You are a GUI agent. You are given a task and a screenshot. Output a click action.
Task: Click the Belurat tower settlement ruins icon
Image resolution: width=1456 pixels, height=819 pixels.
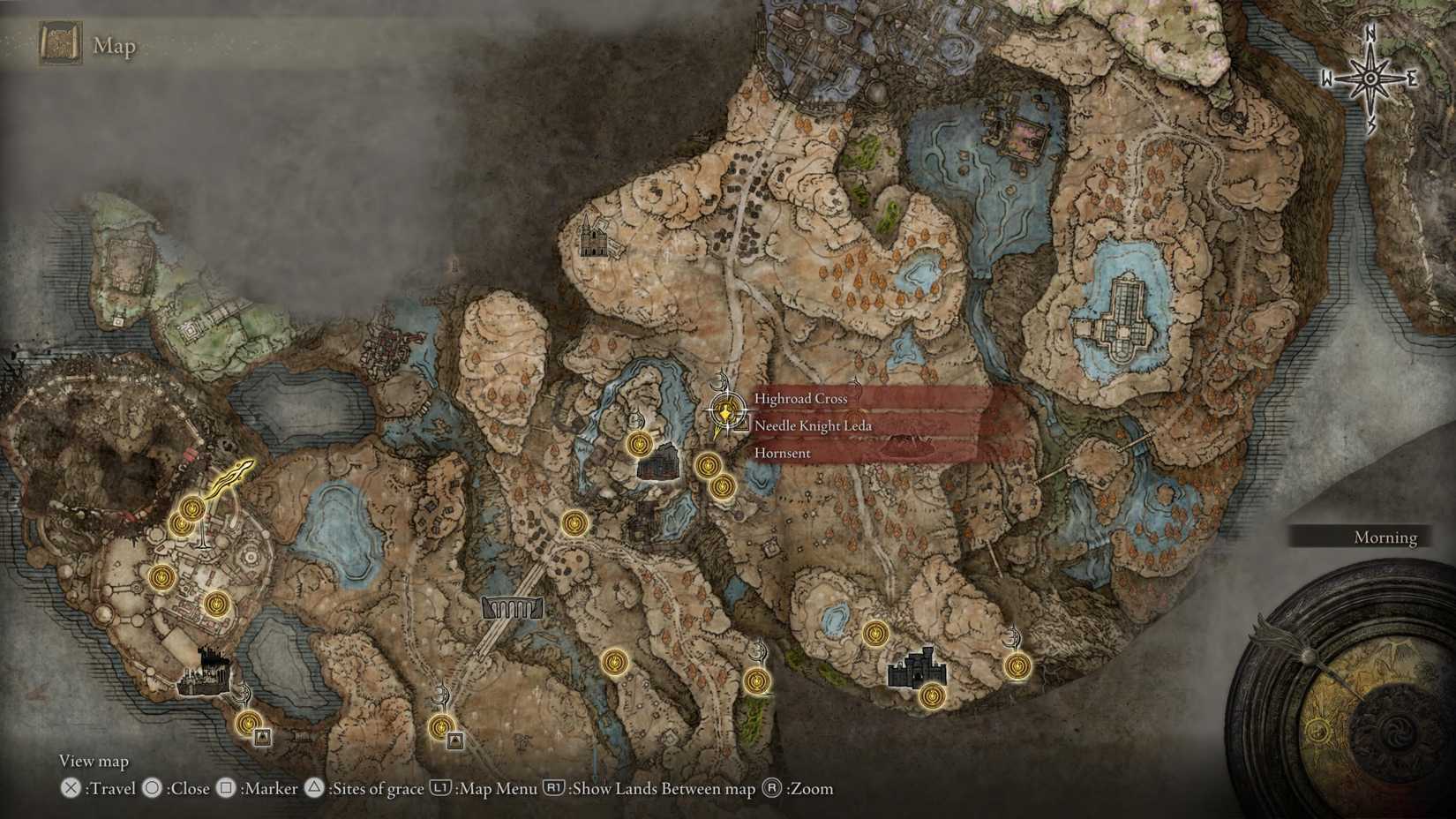pyautogui.click(x=207, y=672)
